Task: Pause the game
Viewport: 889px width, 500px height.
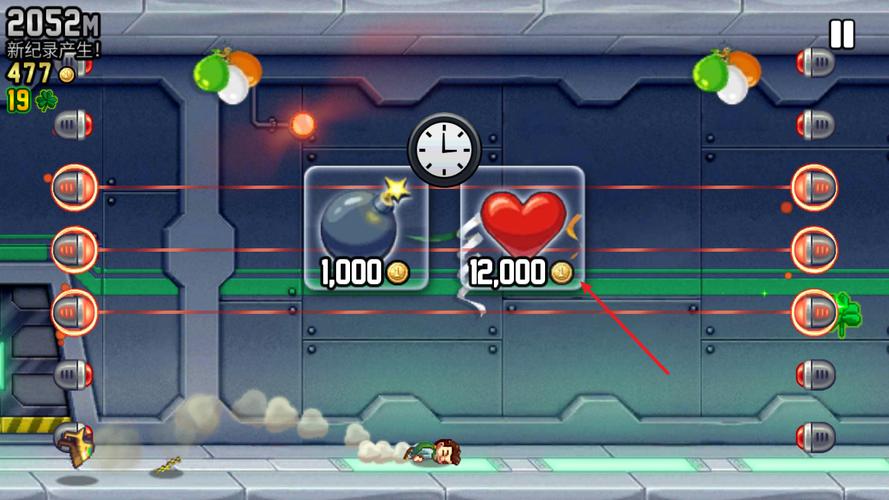Action: (x=842, y=35)
